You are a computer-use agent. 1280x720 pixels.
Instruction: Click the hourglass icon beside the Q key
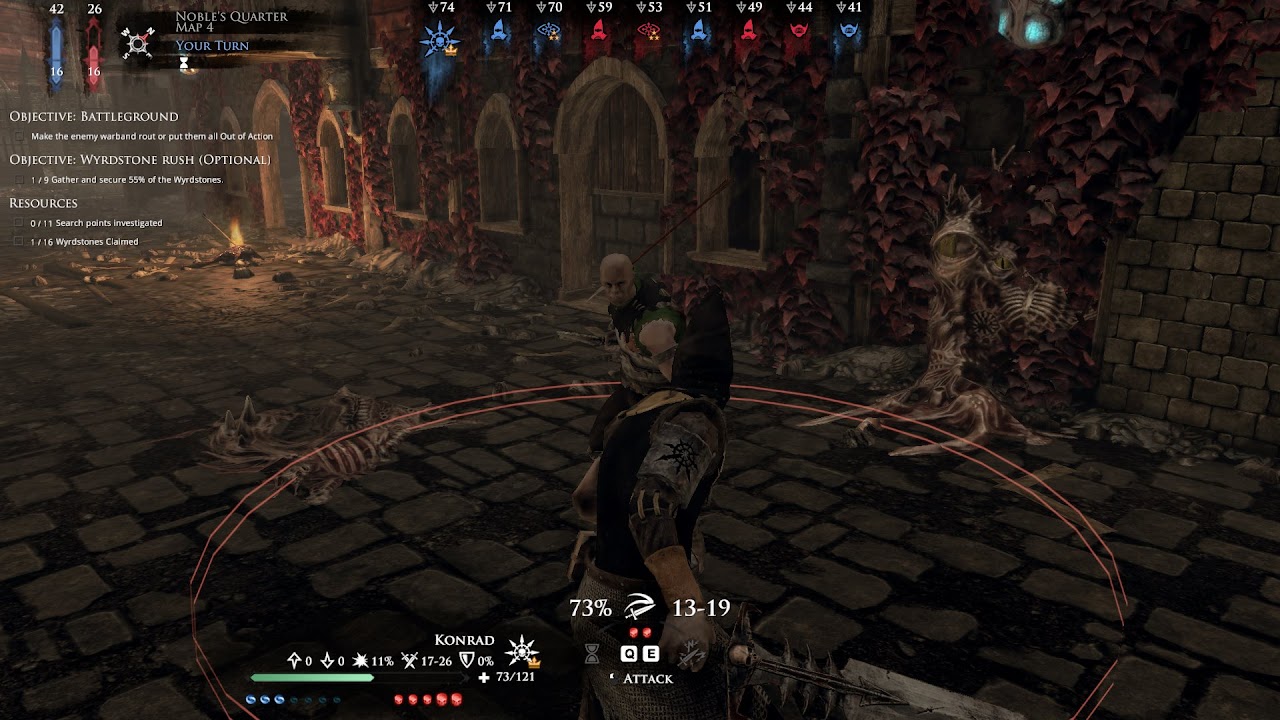(592, 654)
